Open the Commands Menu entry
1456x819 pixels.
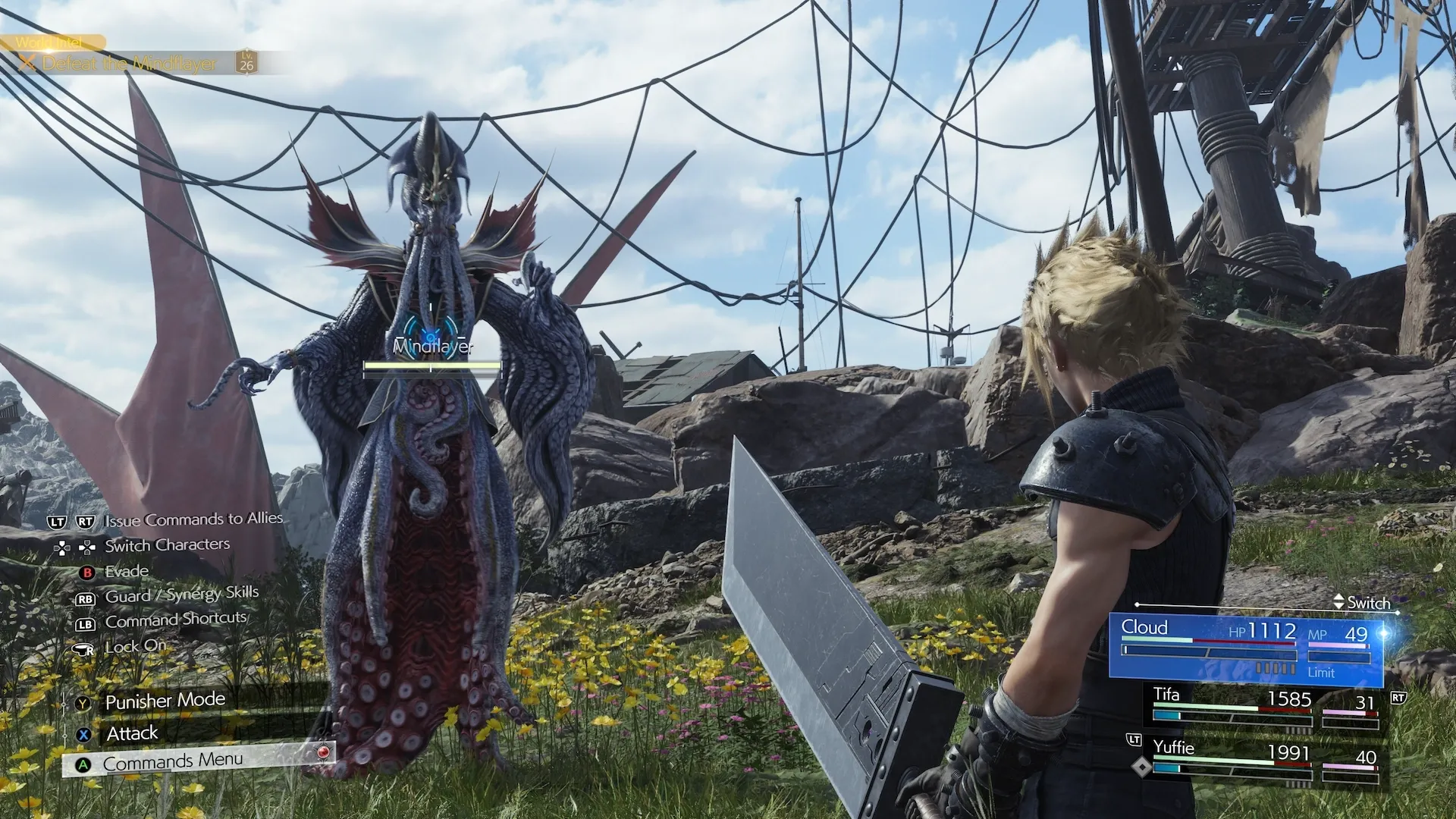(x=174, y=759)
